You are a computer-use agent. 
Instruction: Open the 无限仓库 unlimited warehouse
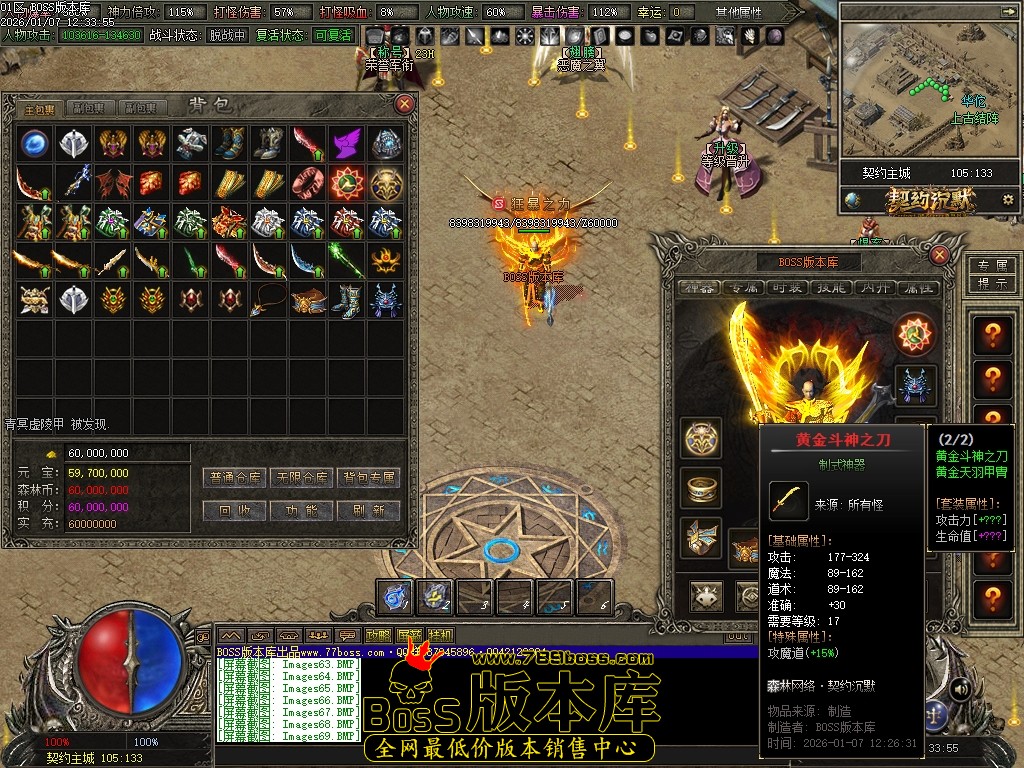click(304, 478)
